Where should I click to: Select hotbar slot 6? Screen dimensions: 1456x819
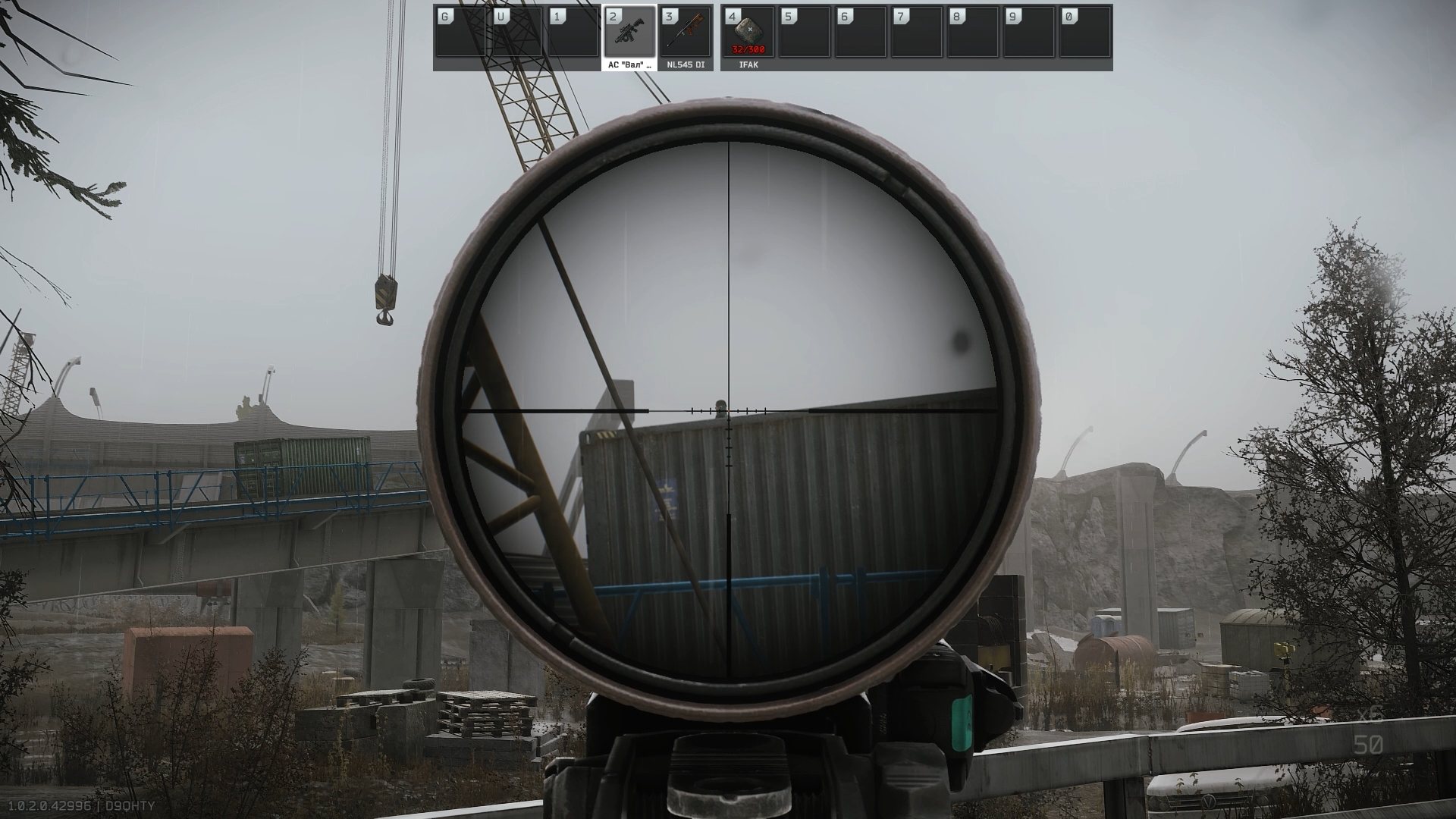[859, 32]
